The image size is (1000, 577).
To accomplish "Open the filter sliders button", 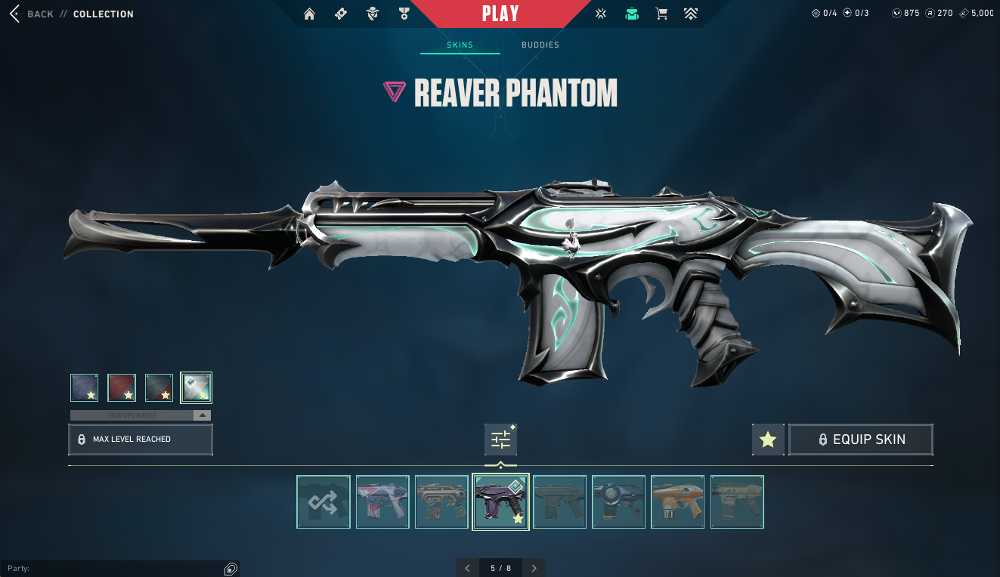I will pyautogui.click(x=500, y=439).
